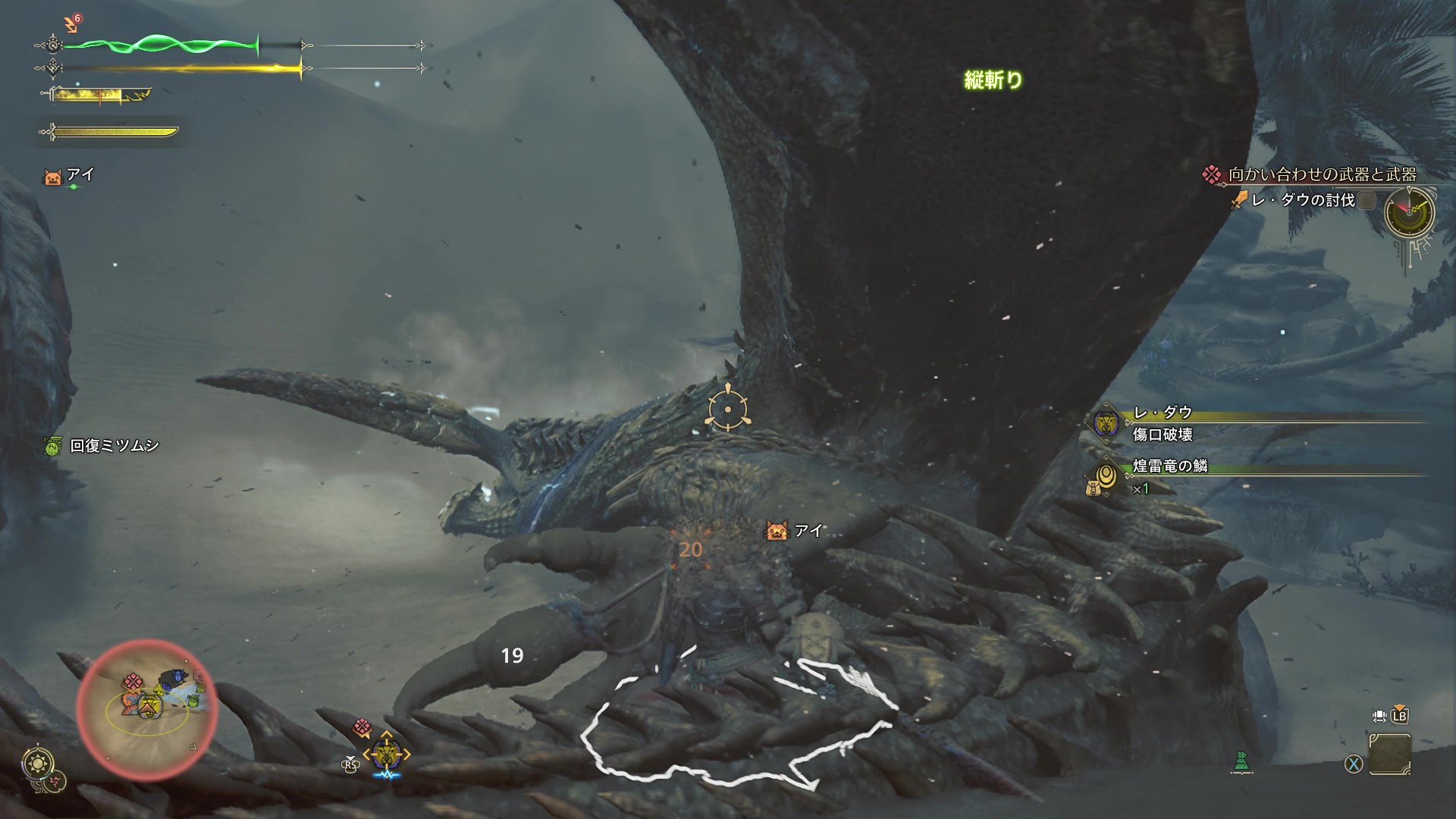Select the Palico アイ status icon
This screenshot has width=1456, height=819.
coord(53,177)
